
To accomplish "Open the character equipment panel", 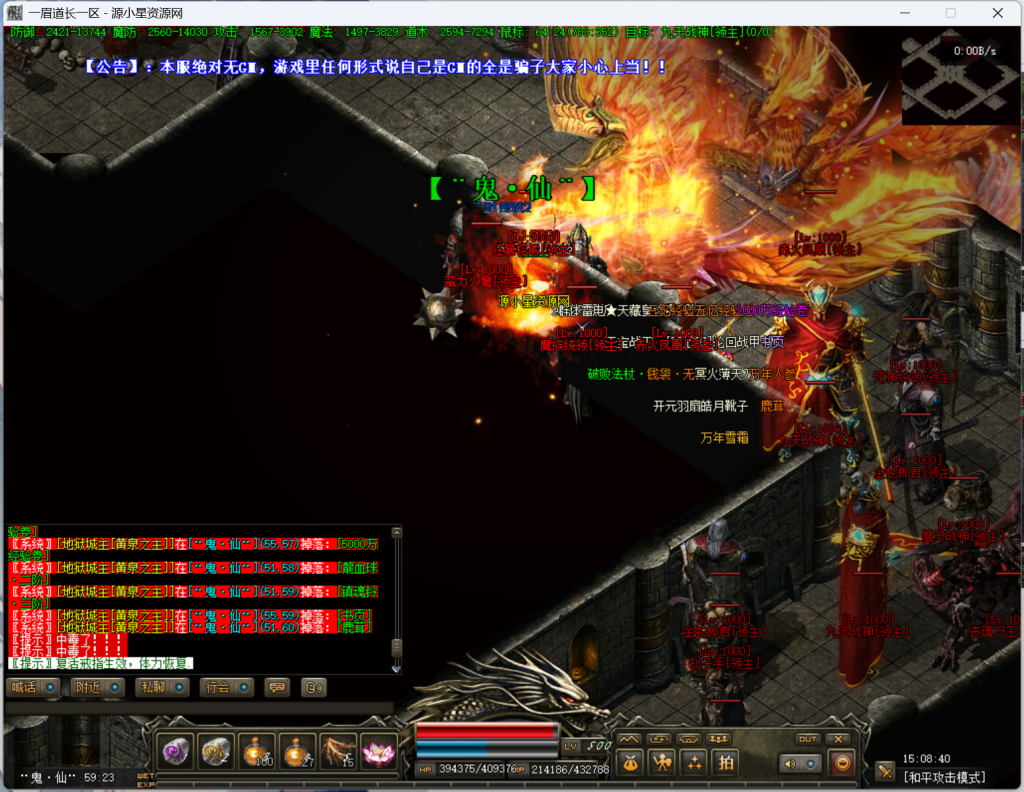I will [662, 763].
